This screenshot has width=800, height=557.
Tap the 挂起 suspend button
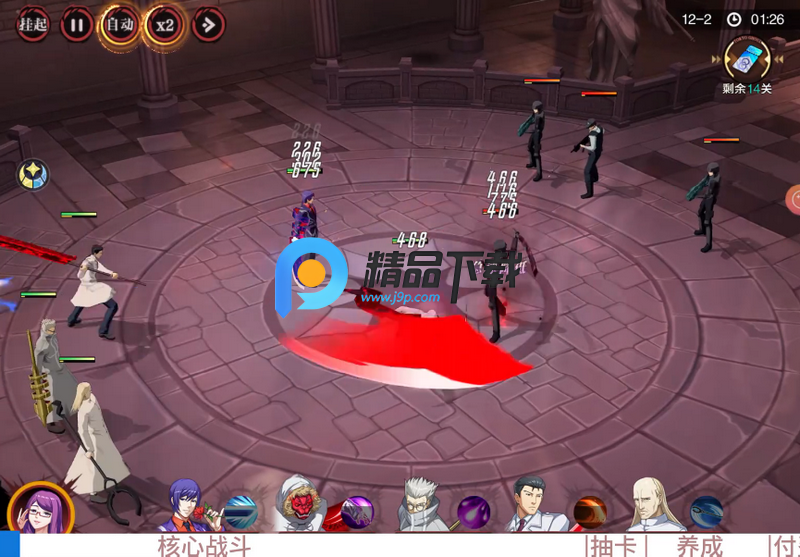(x=31, y=23)
